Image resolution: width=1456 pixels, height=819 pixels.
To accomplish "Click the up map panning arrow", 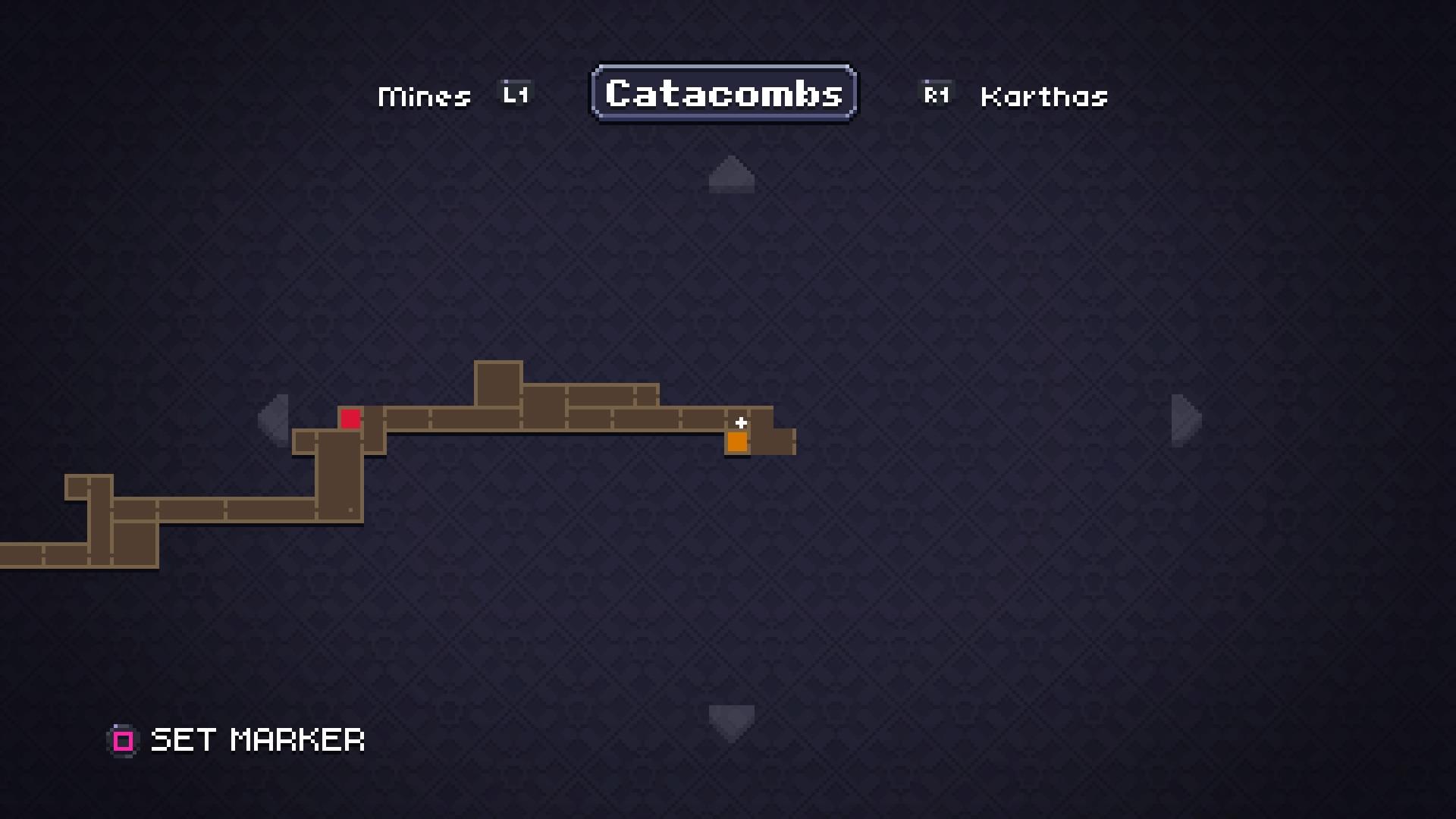I will coord(730,174).
